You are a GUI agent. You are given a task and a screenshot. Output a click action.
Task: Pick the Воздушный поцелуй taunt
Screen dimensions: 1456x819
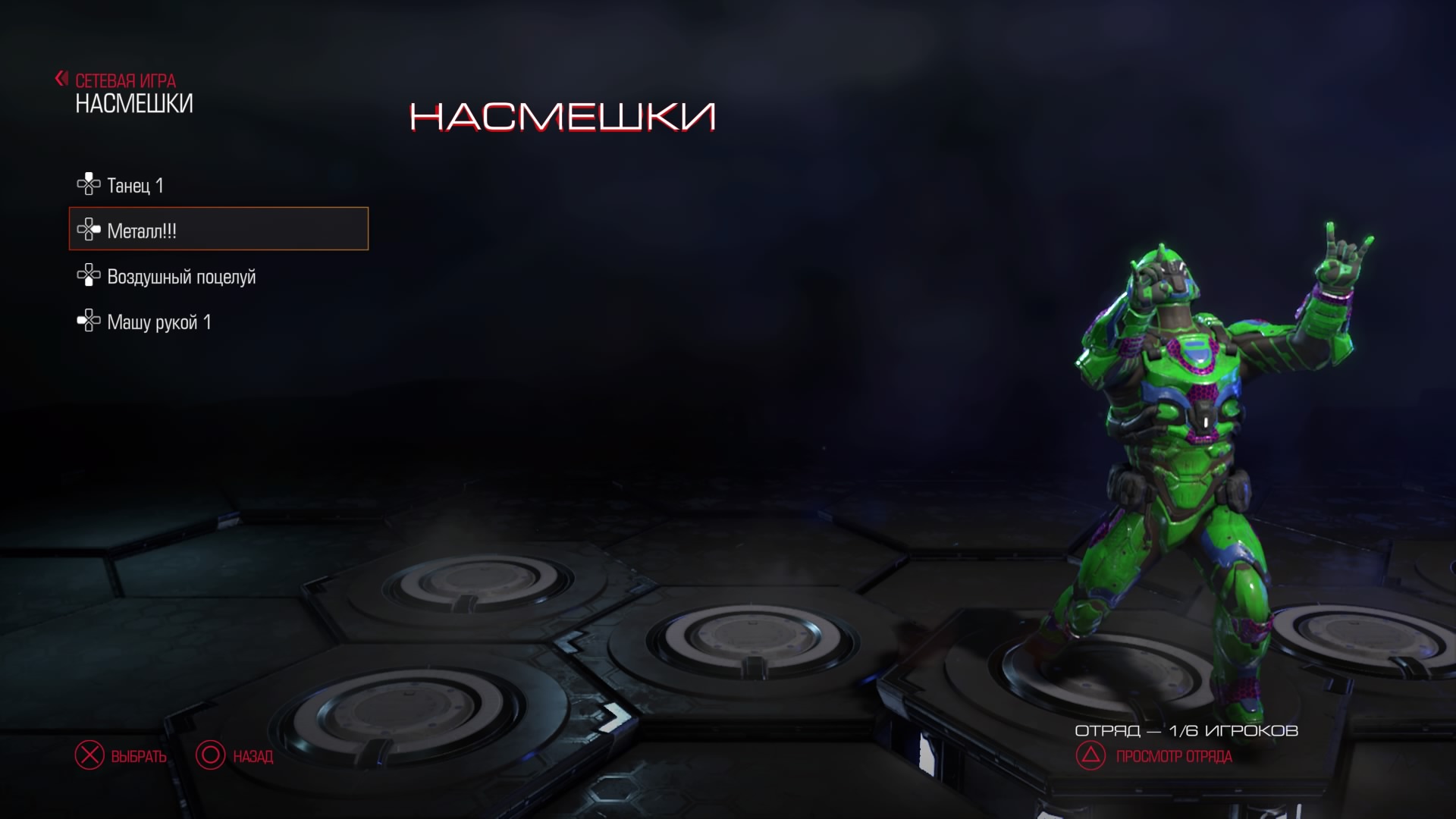click(x=180, y=277)
